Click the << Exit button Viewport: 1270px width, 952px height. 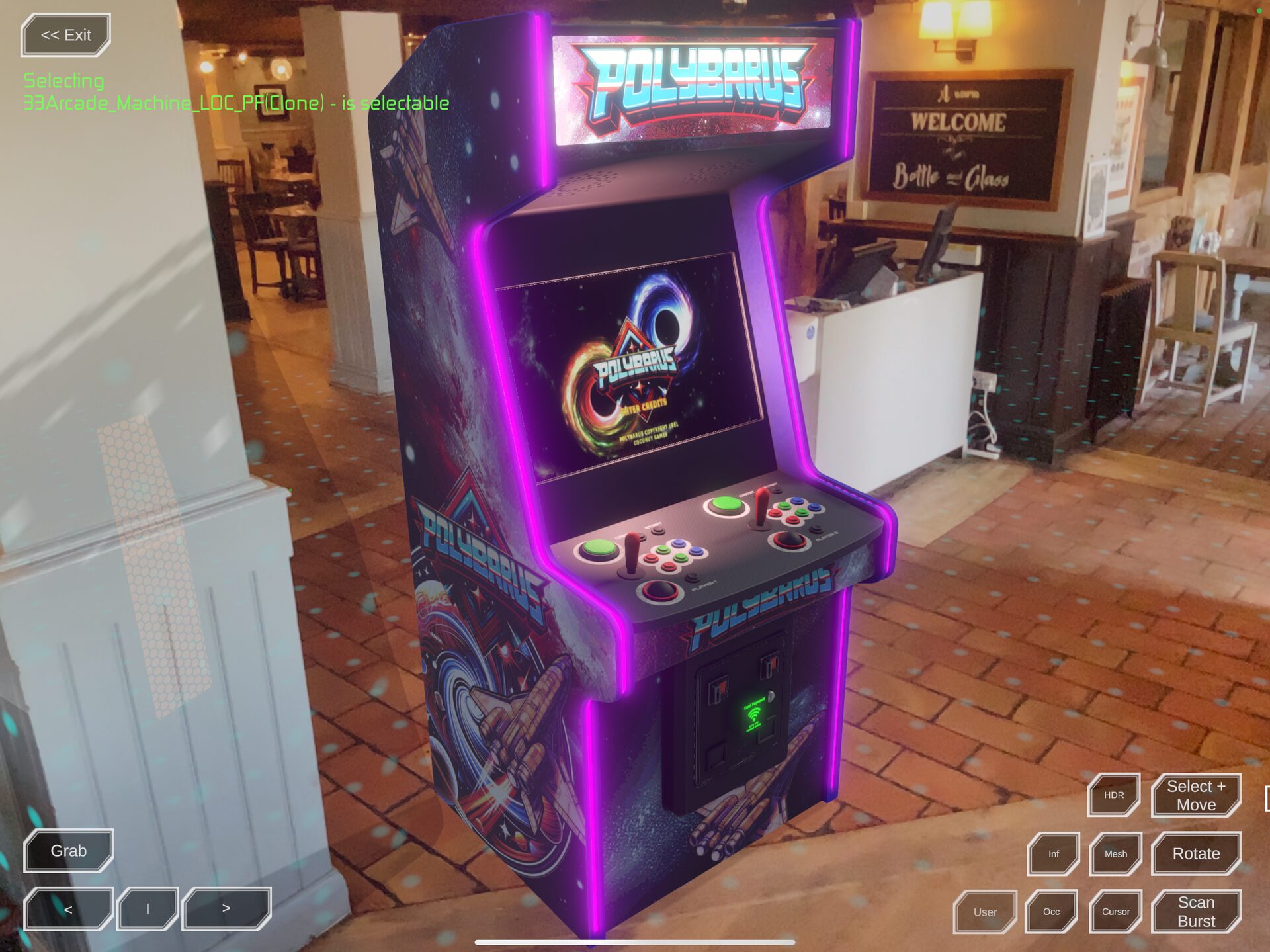click(65, 35)
